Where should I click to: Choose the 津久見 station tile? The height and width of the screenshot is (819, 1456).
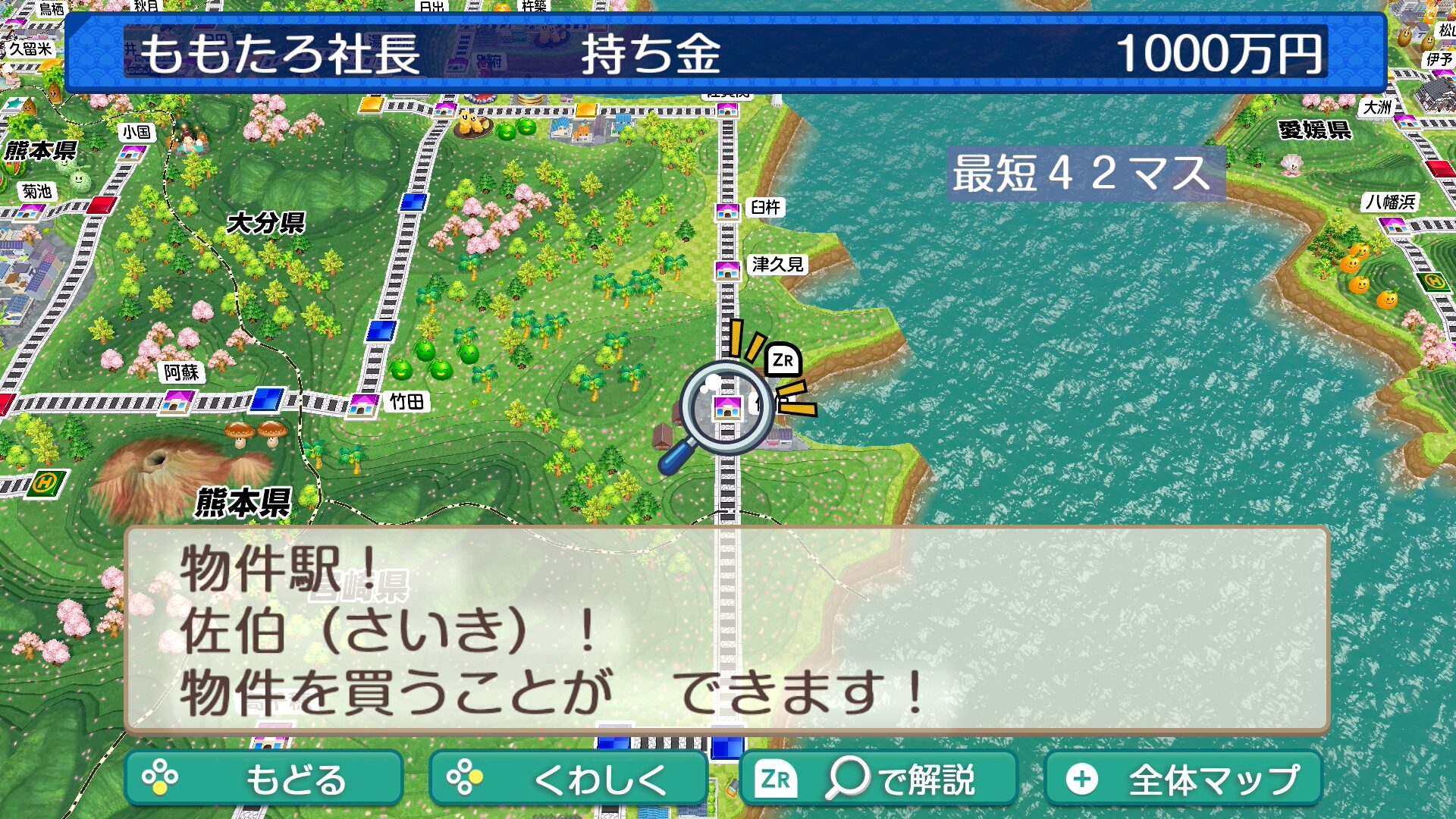727,269
